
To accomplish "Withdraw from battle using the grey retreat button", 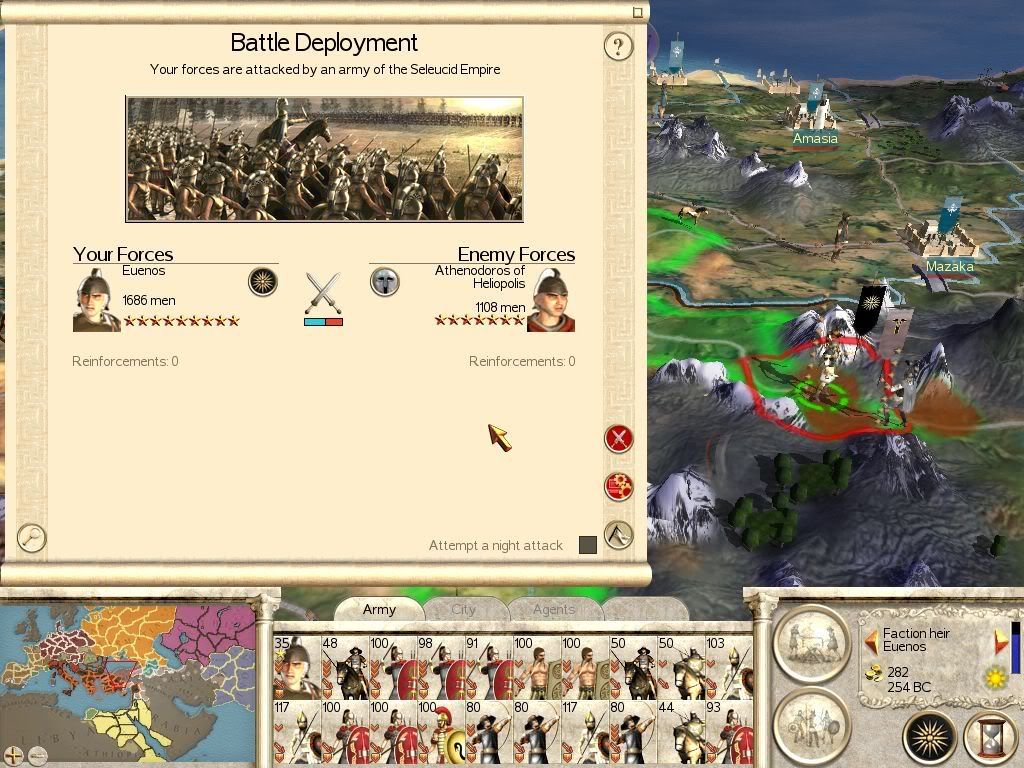I will tap(619, 535).
